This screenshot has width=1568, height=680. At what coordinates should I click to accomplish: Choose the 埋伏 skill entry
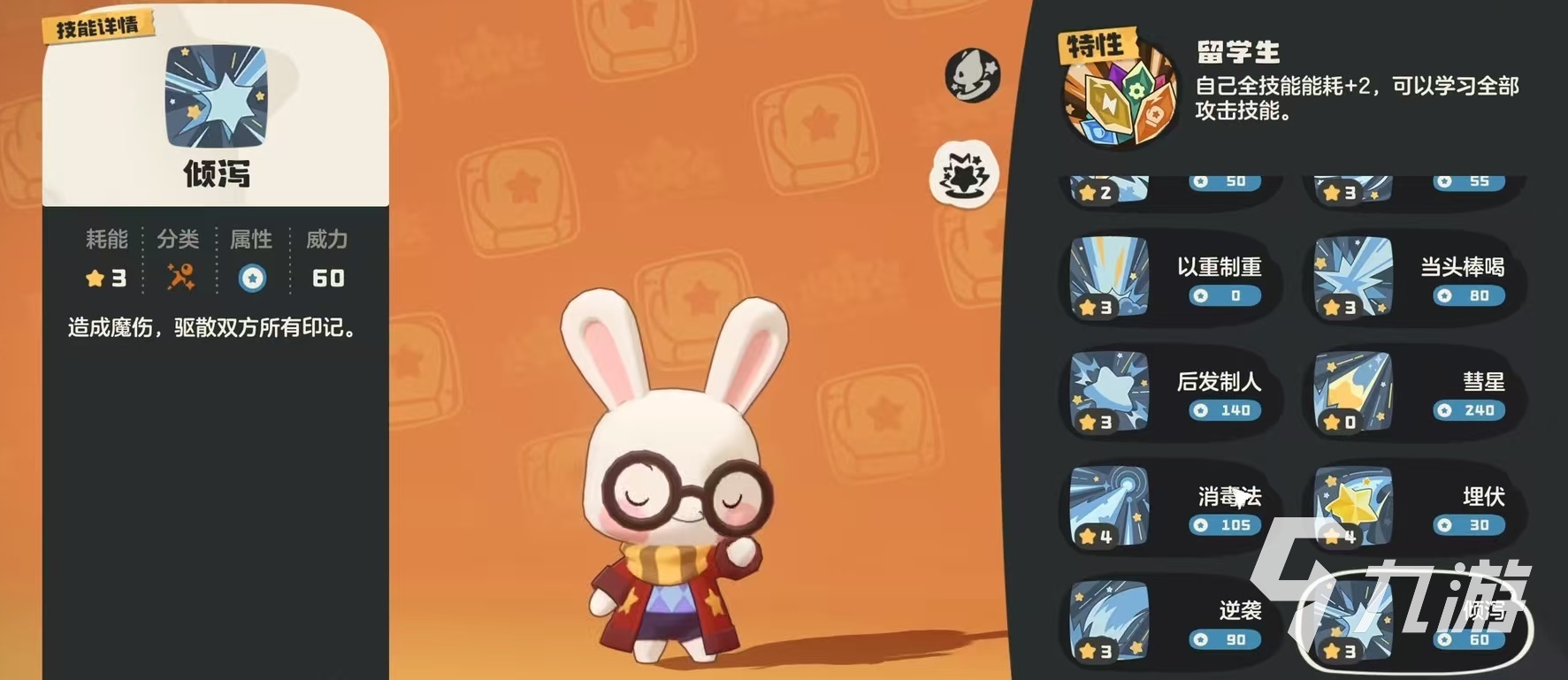click(x=1411, y=508)
